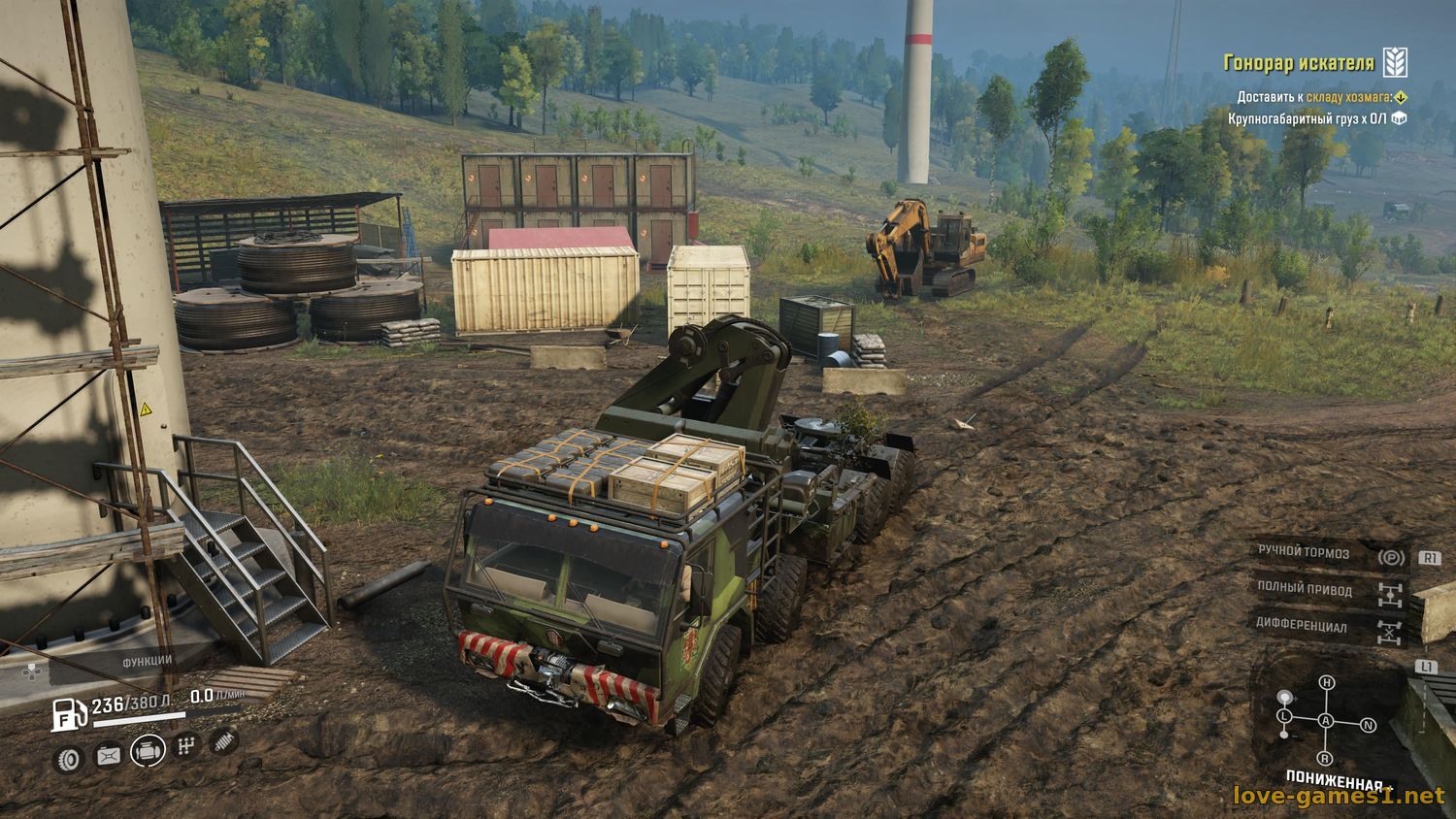This screenshot has height=819, width=1456.
Task: Shift to the A automatic gear
Action: 1326,721
